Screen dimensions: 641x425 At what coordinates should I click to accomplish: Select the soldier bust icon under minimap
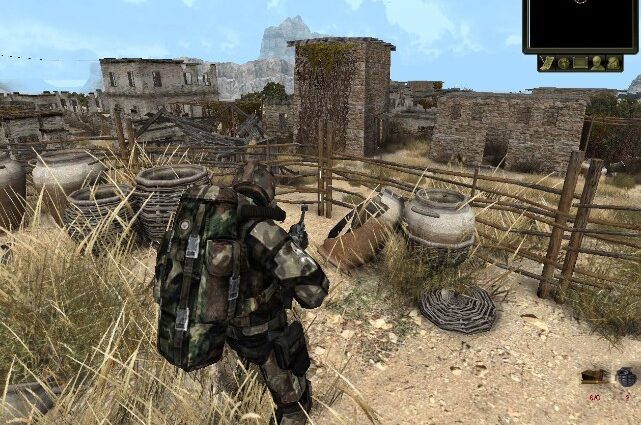(x=597, y=63)
